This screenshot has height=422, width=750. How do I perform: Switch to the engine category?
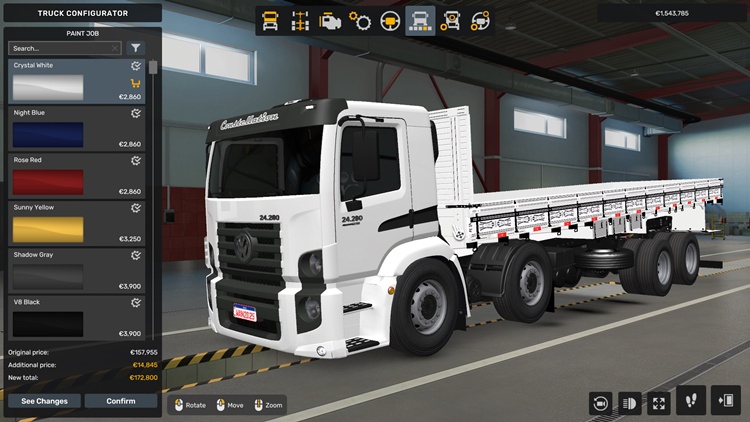(x=330, y=21)
